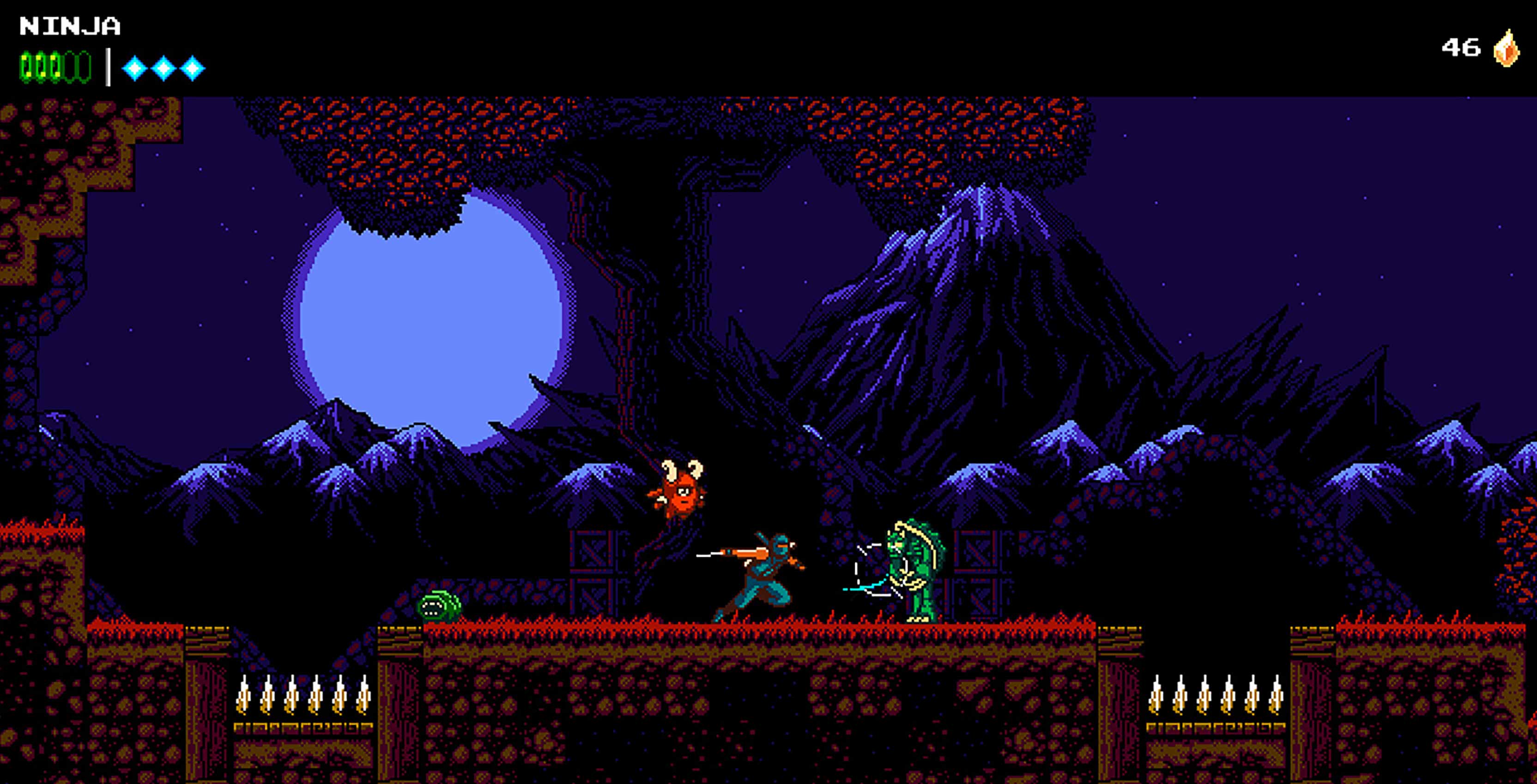Click the middle blue ki diamond
Viewport: 1537px width, 784px height.
point(165,67)
